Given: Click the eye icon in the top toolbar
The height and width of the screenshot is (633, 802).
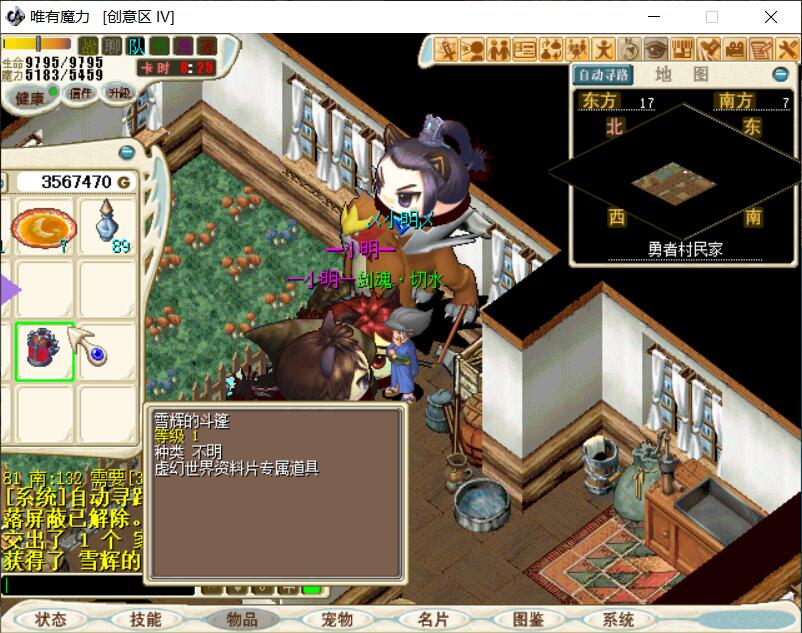Looking at the screenshot, I should [x=656, y=48].
